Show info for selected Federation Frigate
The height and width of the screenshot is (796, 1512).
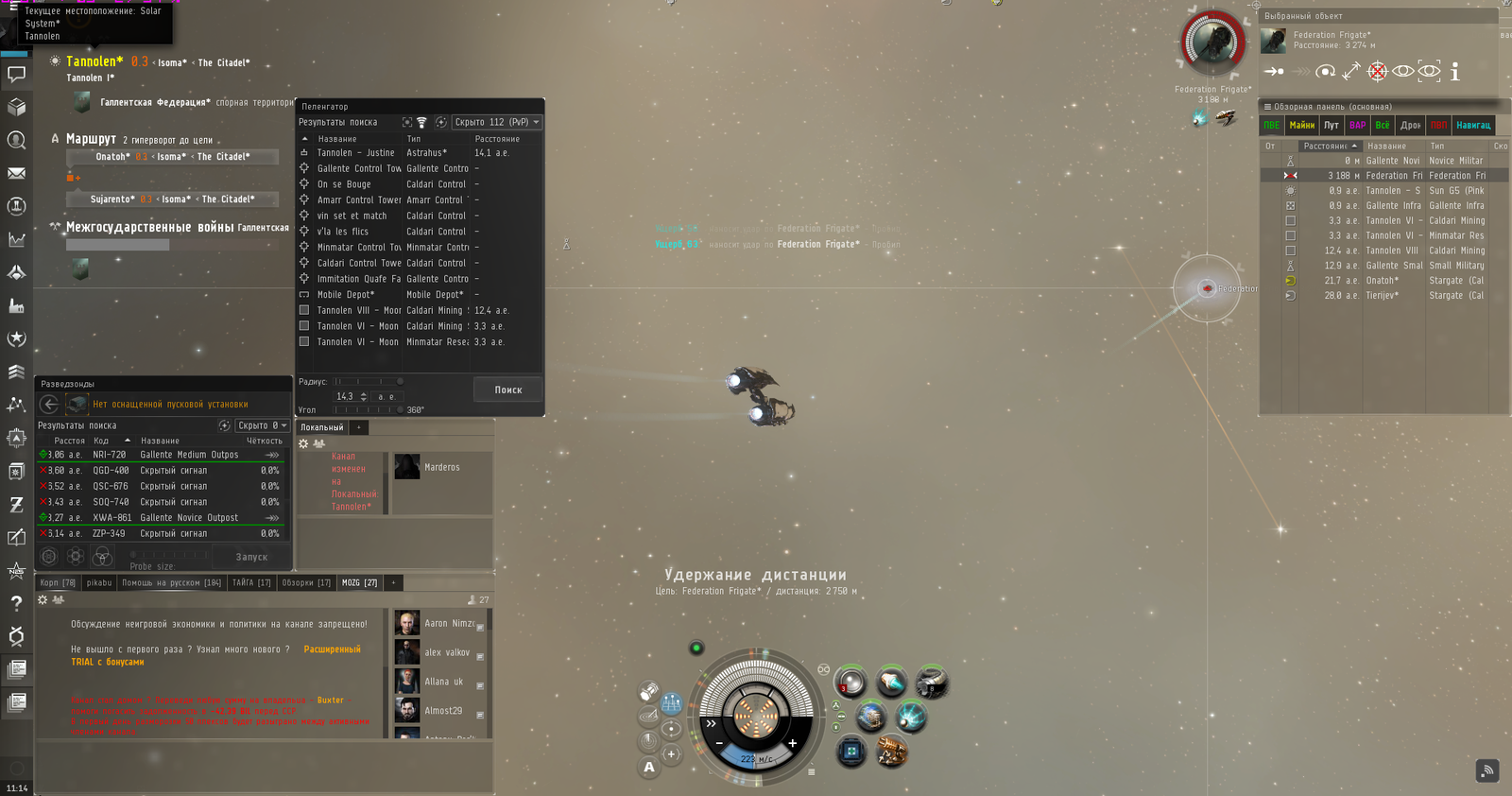tap(1455, 72)
